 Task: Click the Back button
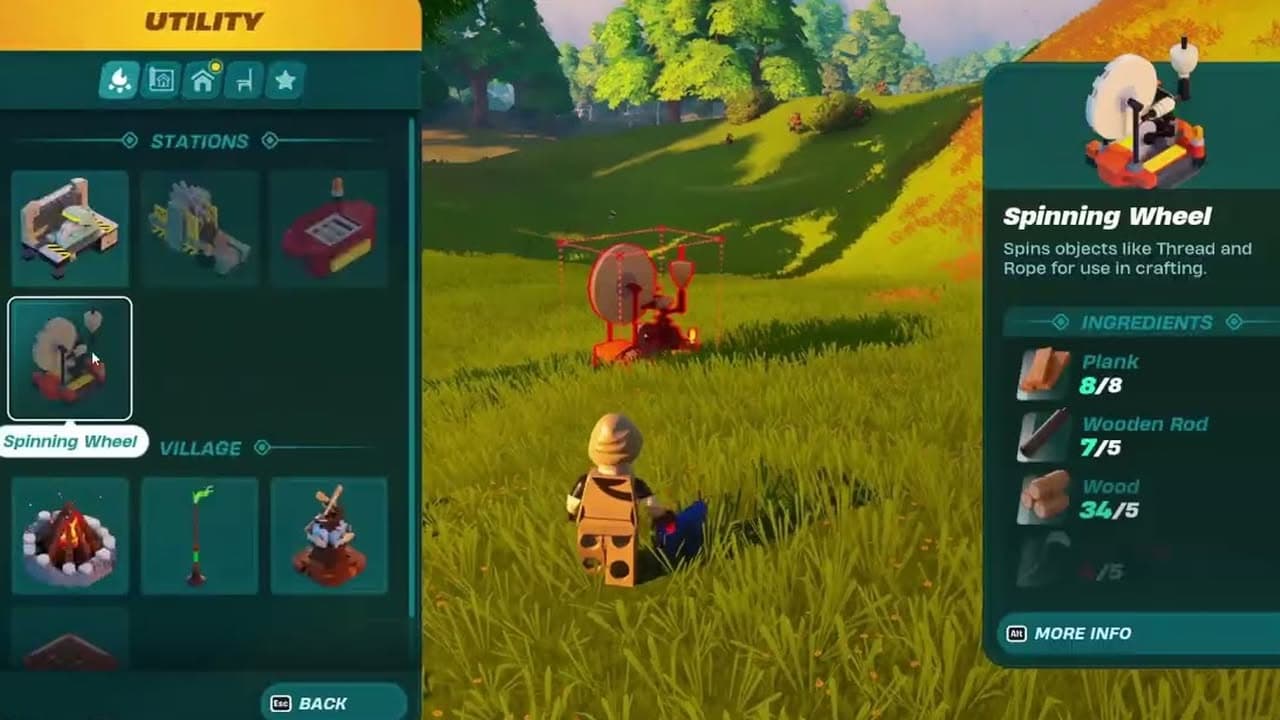pos(330,702)
